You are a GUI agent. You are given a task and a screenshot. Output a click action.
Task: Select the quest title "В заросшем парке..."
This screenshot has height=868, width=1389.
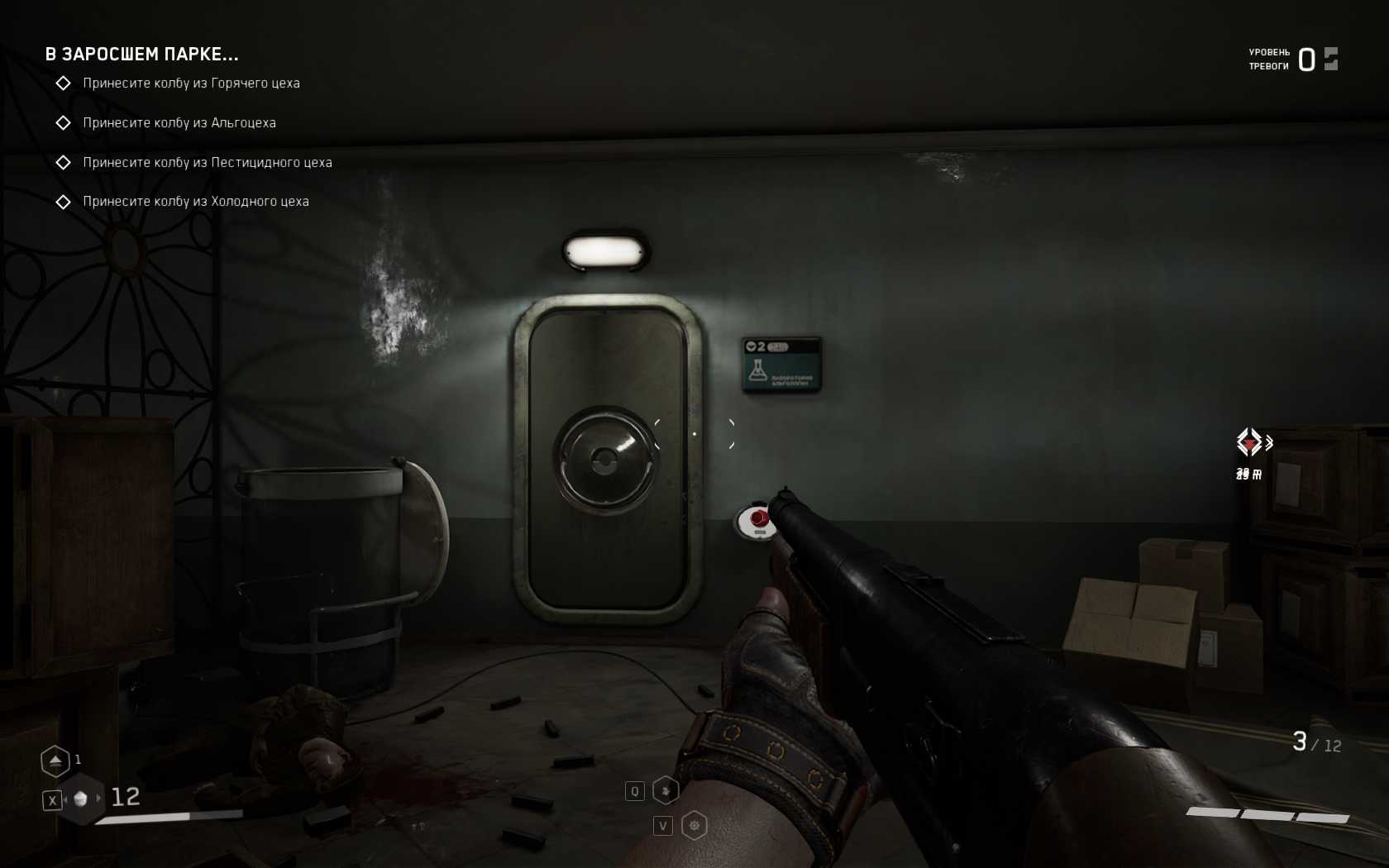click(141, 55)
